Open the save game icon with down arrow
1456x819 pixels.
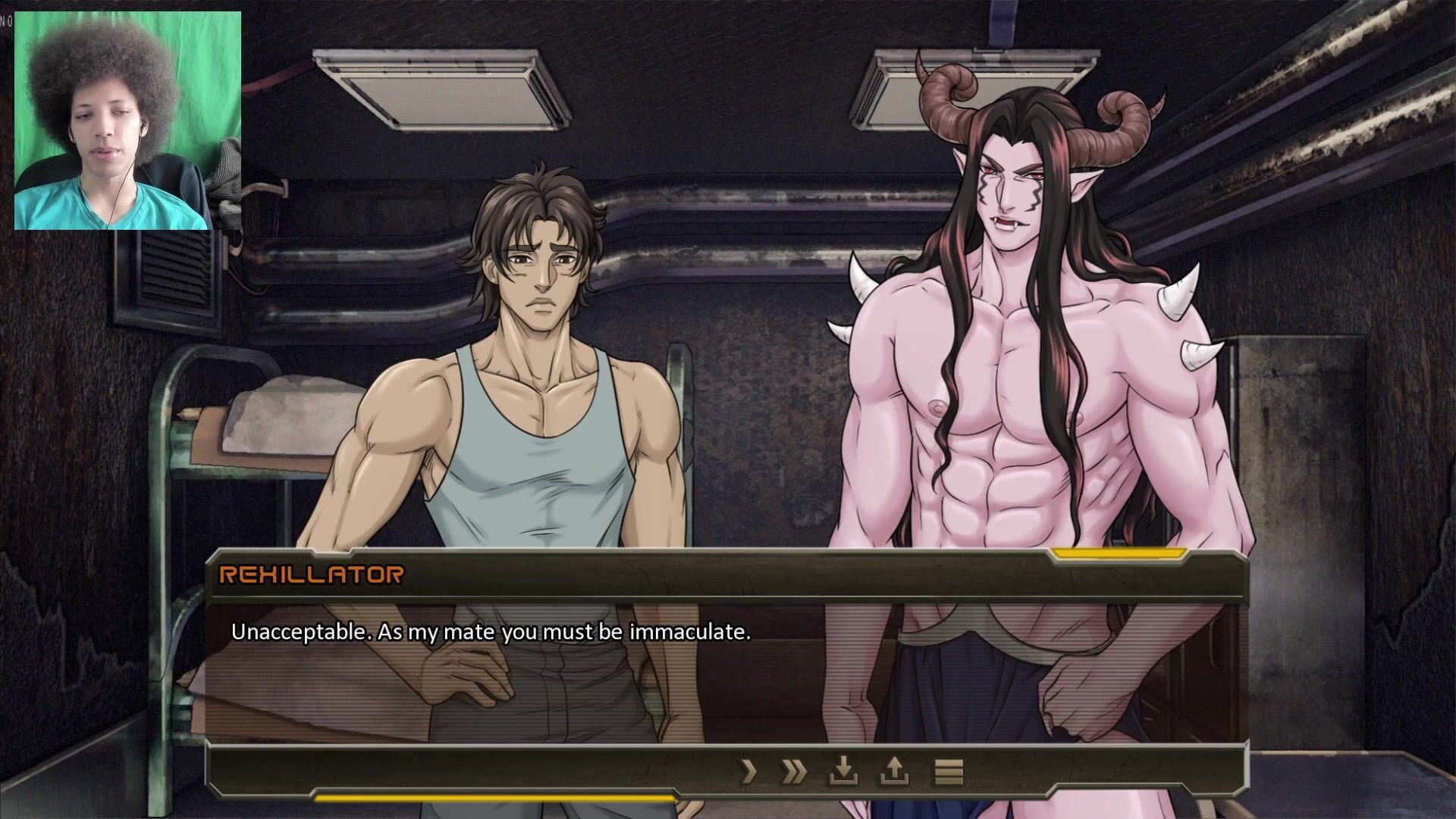click(x=843, y=772)
